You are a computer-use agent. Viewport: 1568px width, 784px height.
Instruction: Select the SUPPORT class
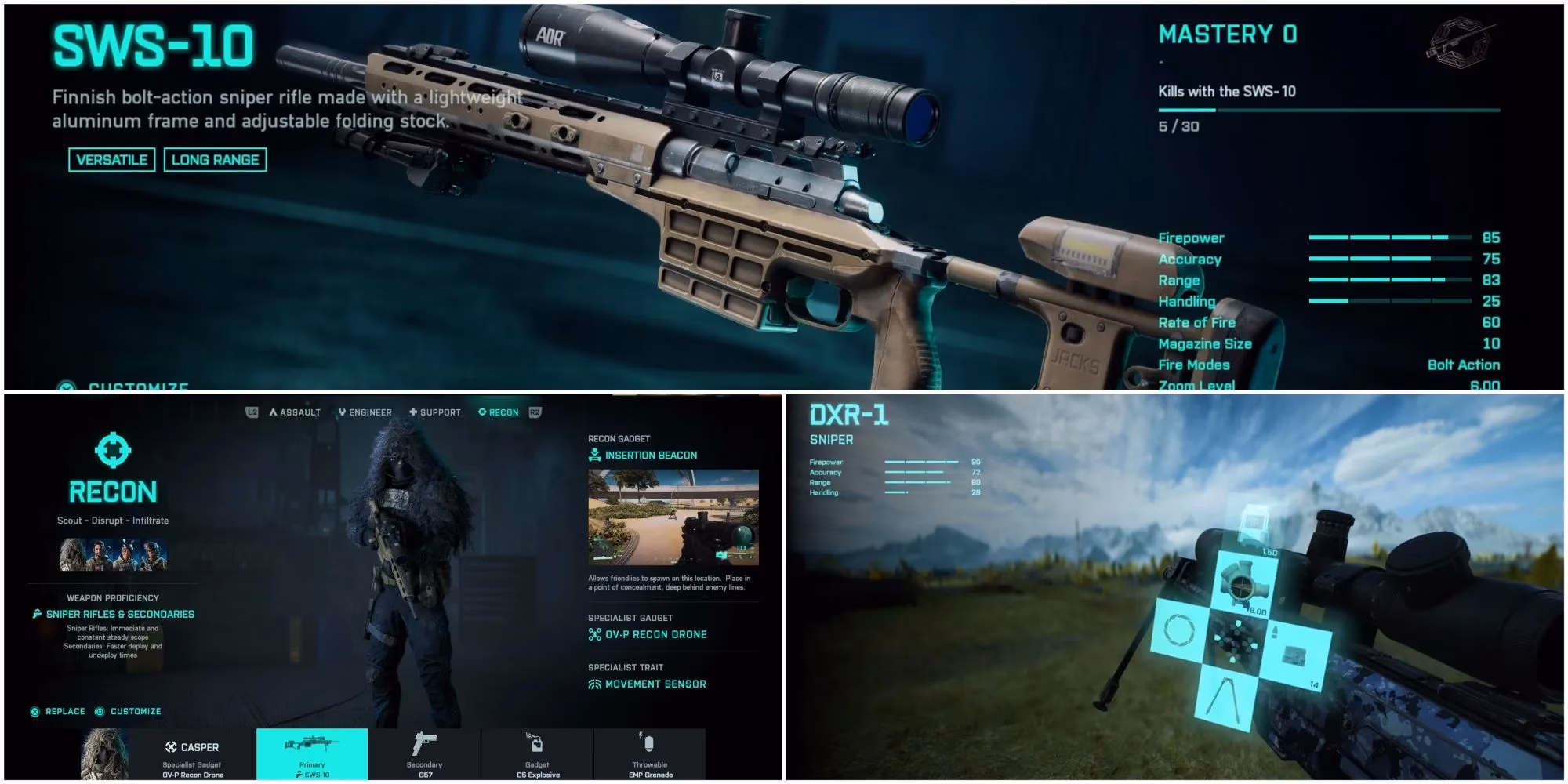click(436, 412)
